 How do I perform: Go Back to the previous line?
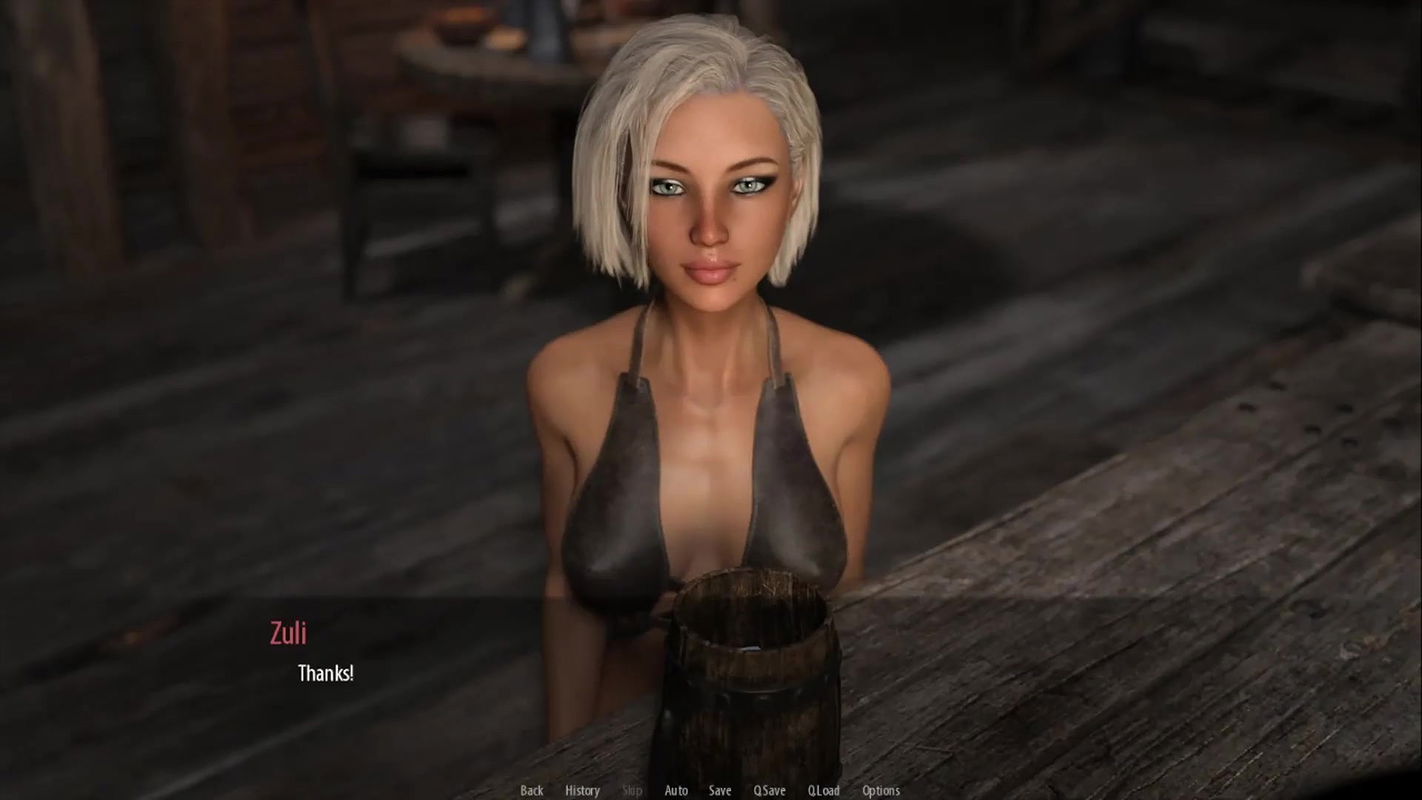(532, 790)
